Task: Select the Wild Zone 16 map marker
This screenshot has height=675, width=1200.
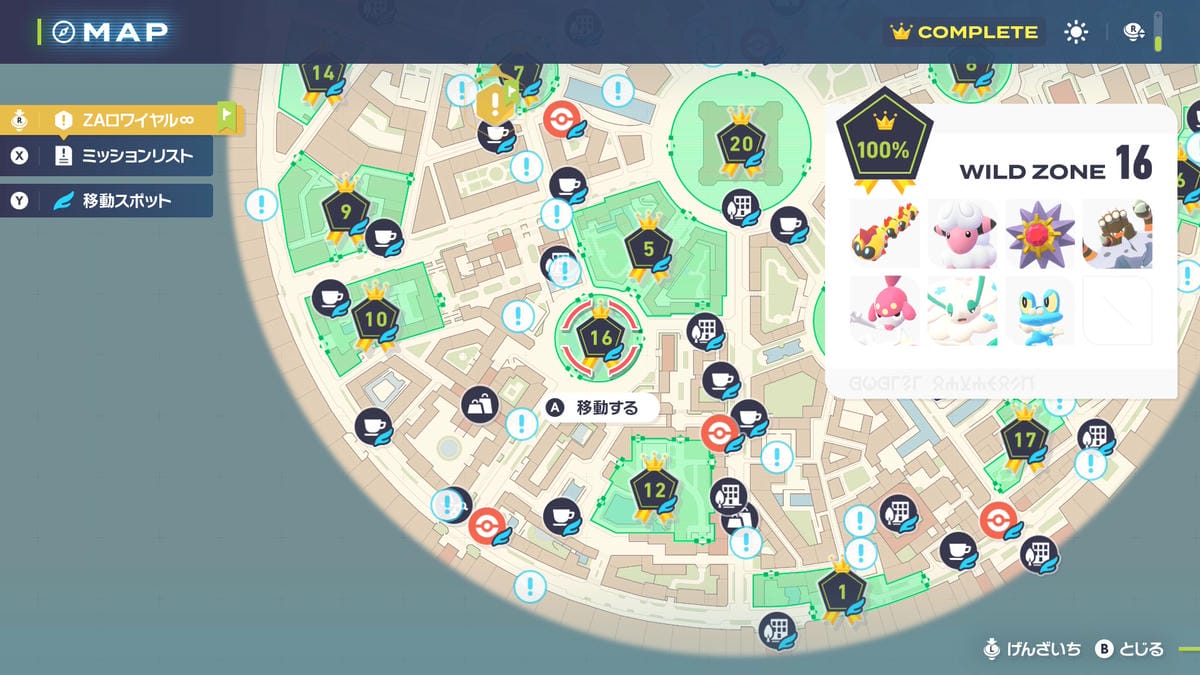Action: (600, 339)
